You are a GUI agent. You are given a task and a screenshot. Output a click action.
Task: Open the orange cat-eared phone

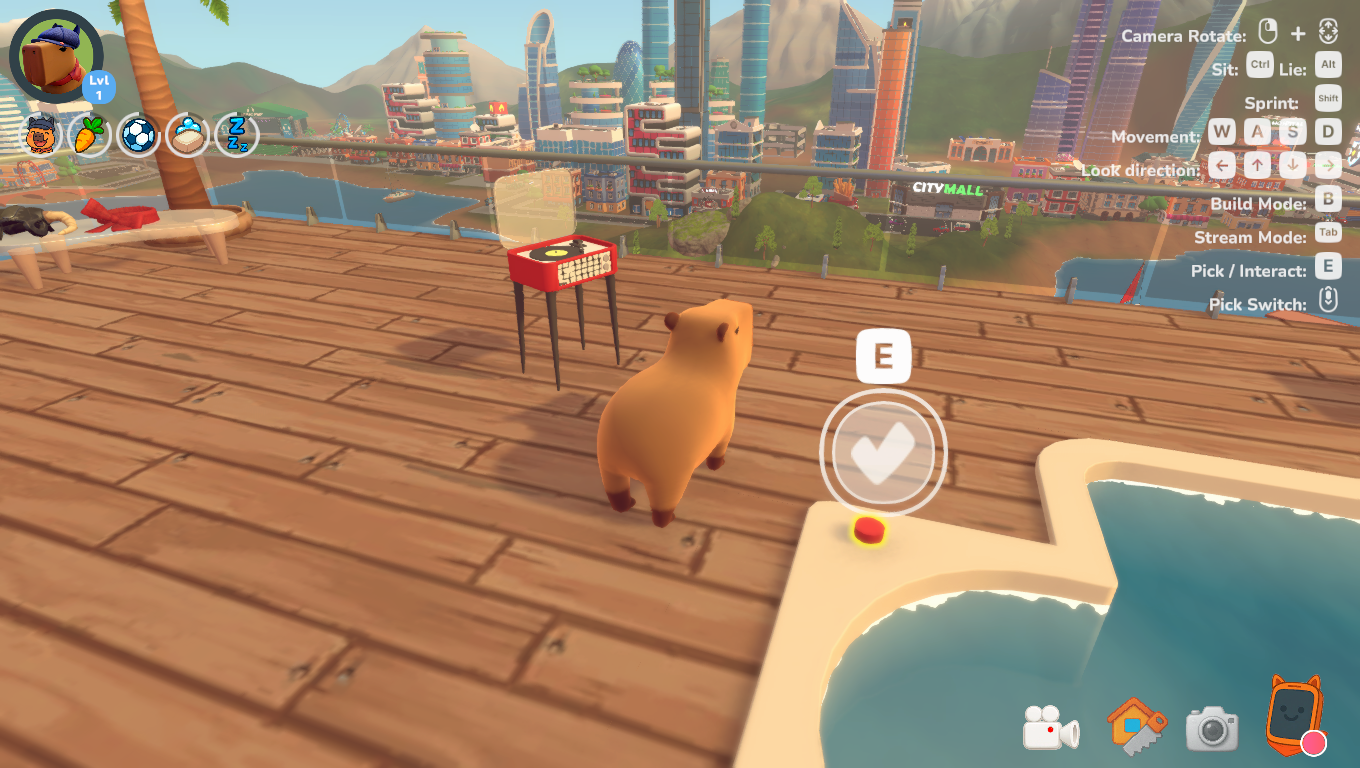tap(1295, 716)
